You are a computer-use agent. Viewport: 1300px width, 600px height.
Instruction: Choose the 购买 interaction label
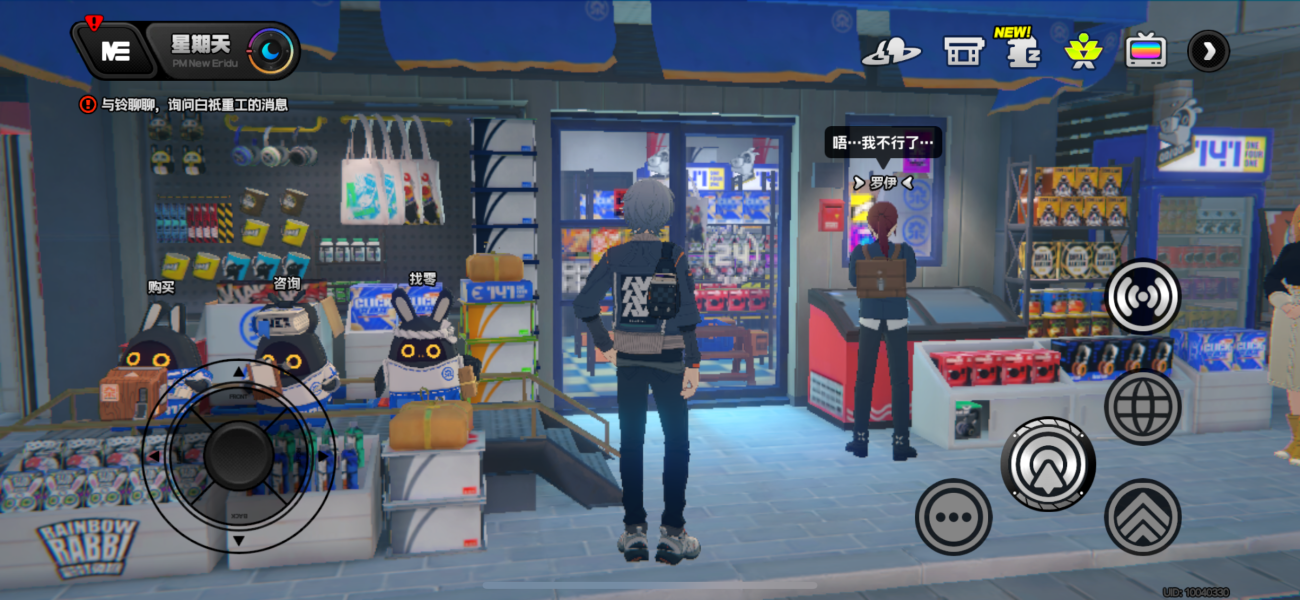161,287
